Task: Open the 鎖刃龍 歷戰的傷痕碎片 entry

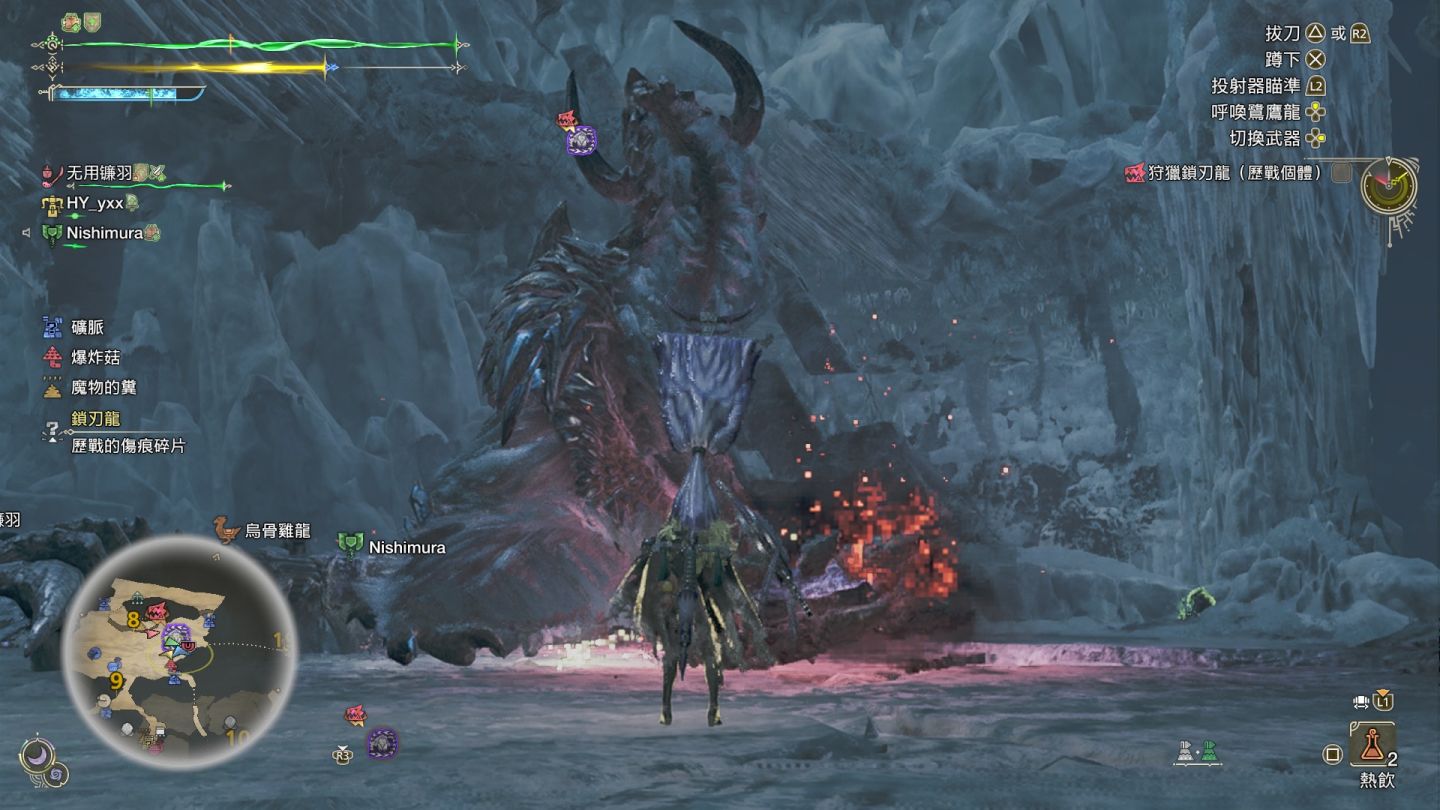Action: click(x=126, y=433)
